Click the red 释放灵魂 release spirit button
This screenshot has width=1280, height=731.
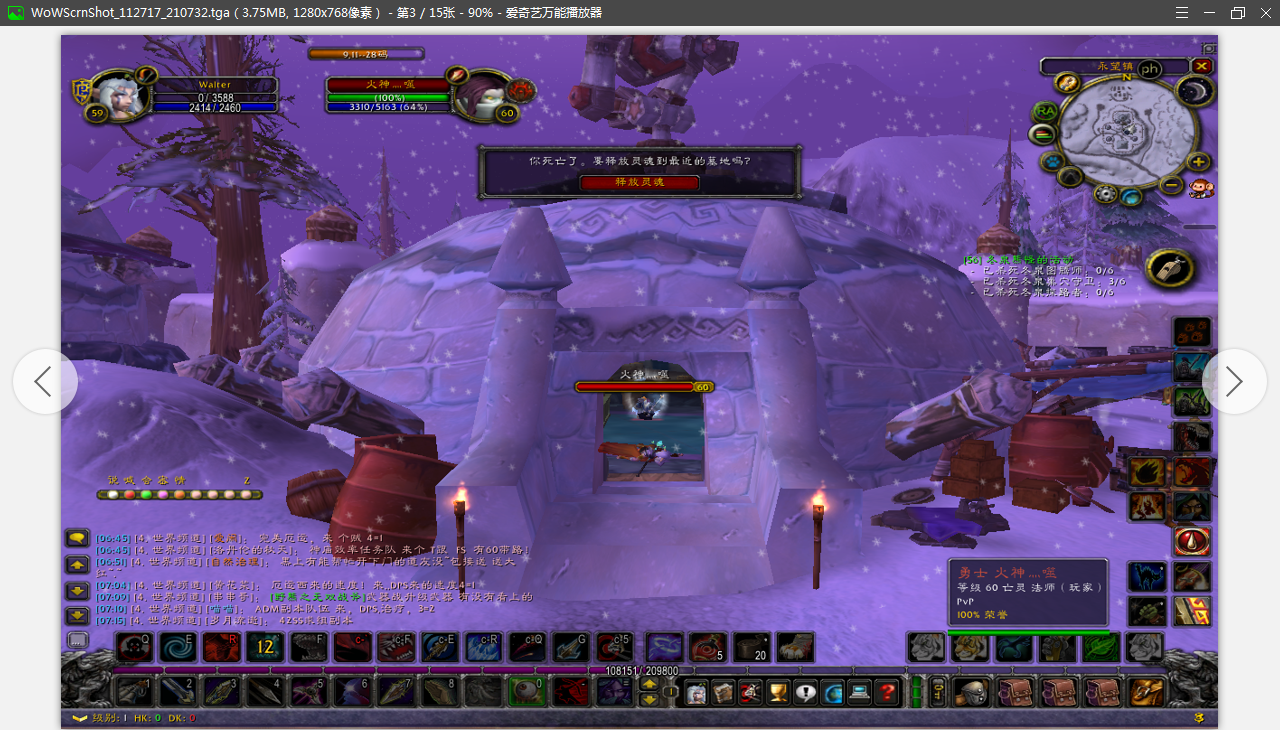640,182
